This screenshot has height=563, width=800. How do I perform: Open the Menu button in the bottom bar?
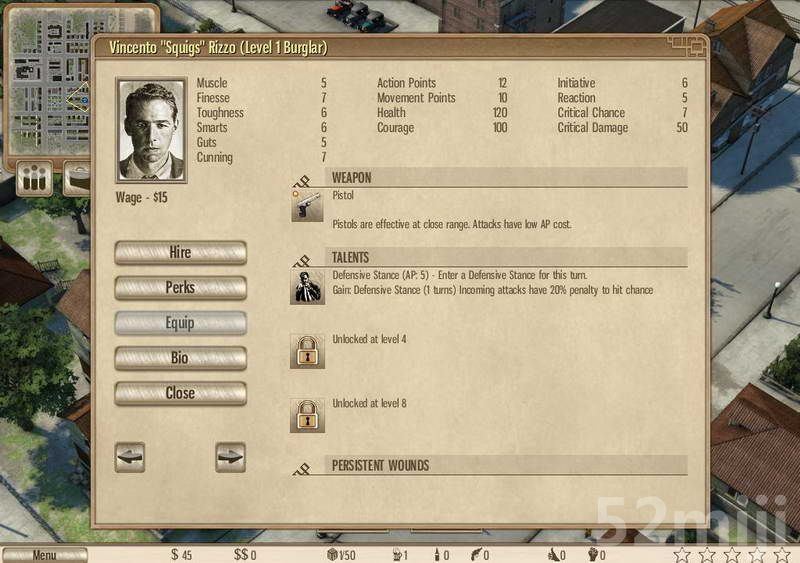click(x=44, y=555)
